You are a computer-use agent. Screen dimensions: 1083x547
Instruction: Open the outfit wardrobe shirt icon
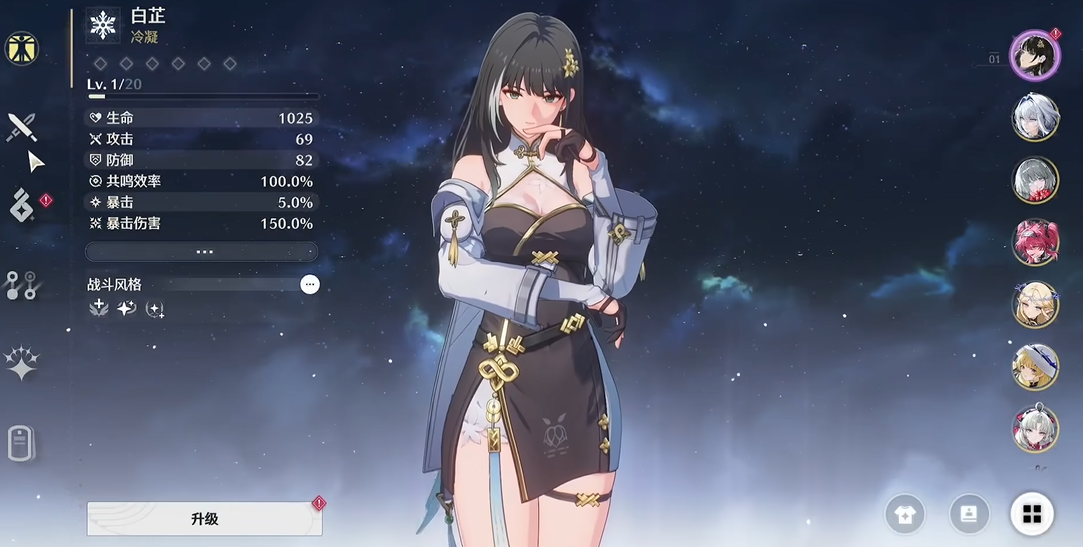click(x=905, y=515)
